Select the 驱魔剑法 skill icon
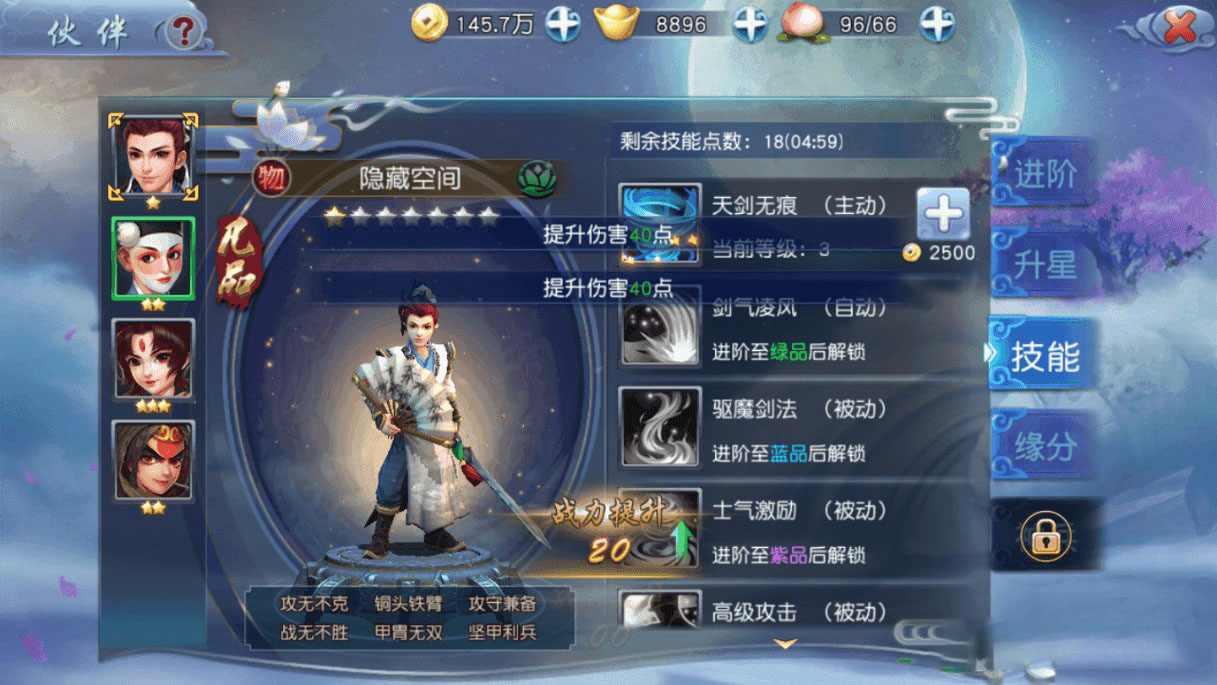 (660, 427)
